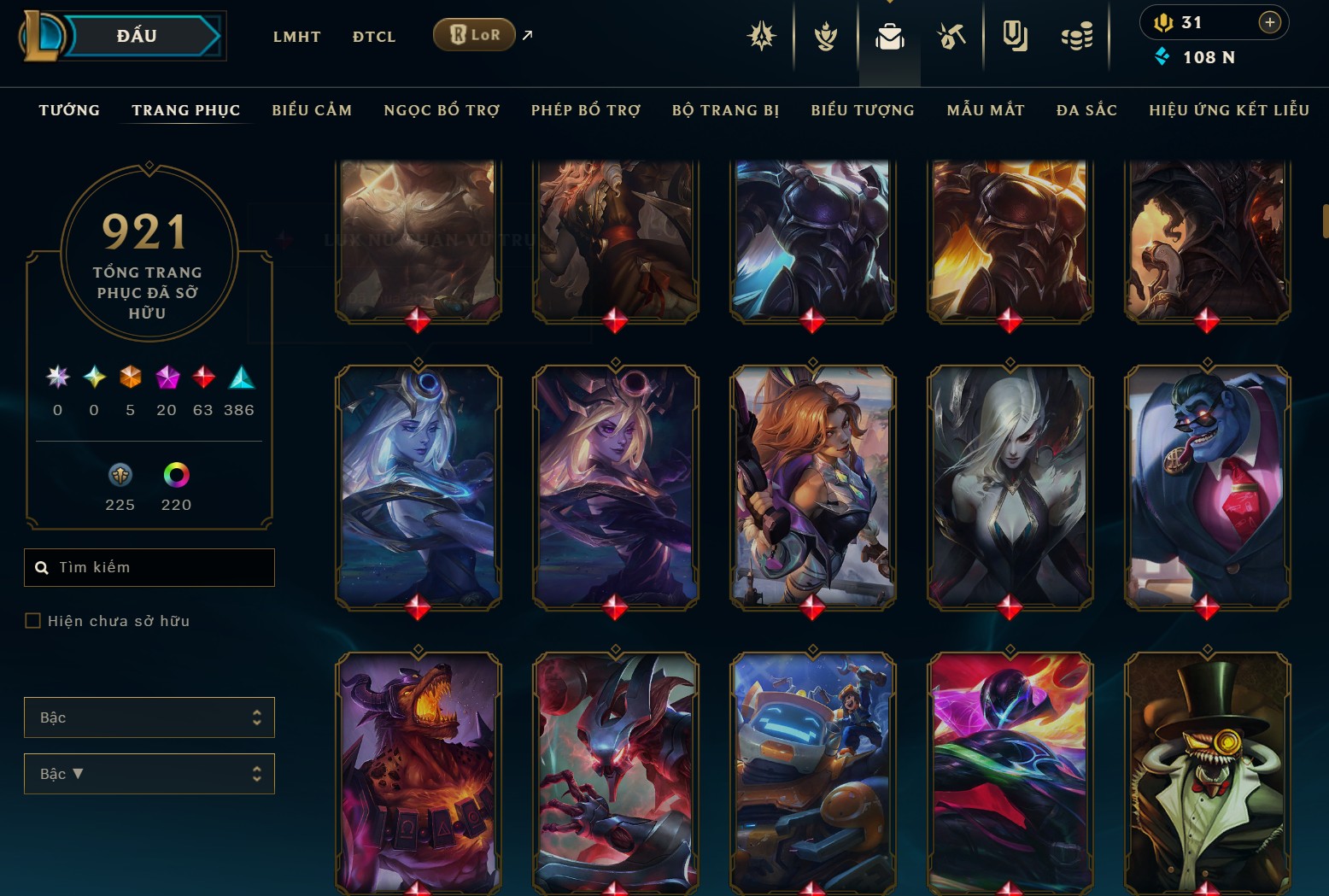This screenshot has height=896, width=1329.
Task: Open the Loot hammer icon
Action: click(x=951, y=37)
